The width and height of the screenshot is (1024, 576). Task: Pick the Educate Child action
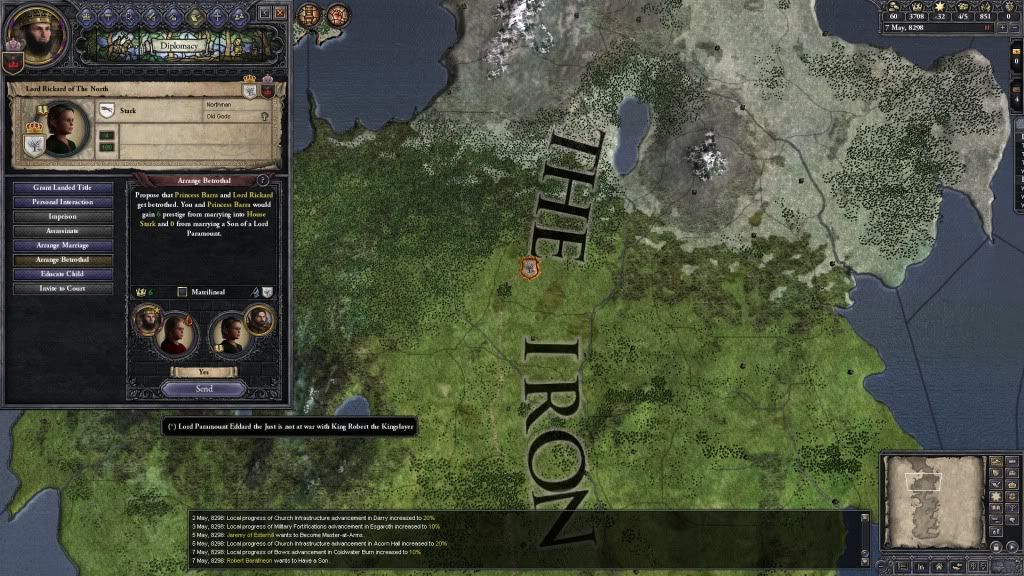pos(62,274)
